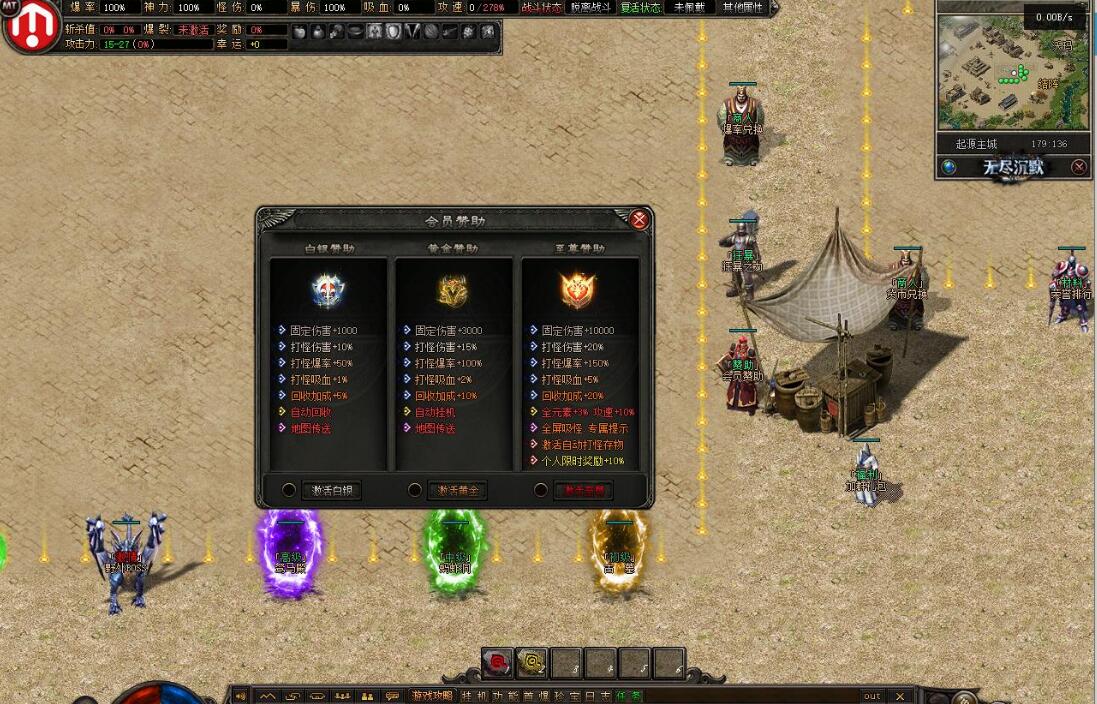Toggle the speaker sound icon on bottom bar
The width and height of the screenshot is (1097, 704).
[x=240, y=696]
